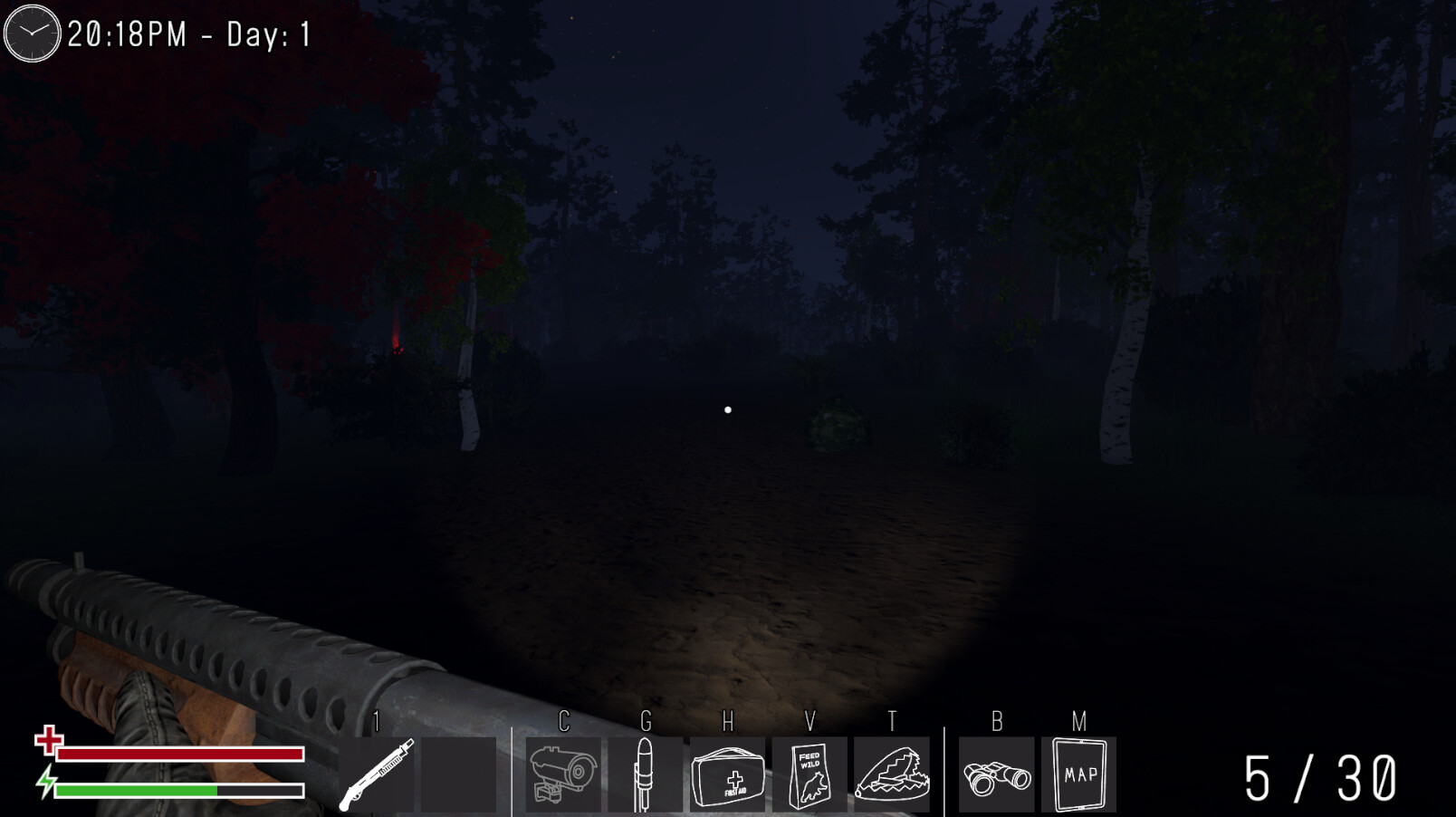This screenshot has height=817, width=1456.
Task: Click the hotbar keybind label T
Action: point(891,723)
